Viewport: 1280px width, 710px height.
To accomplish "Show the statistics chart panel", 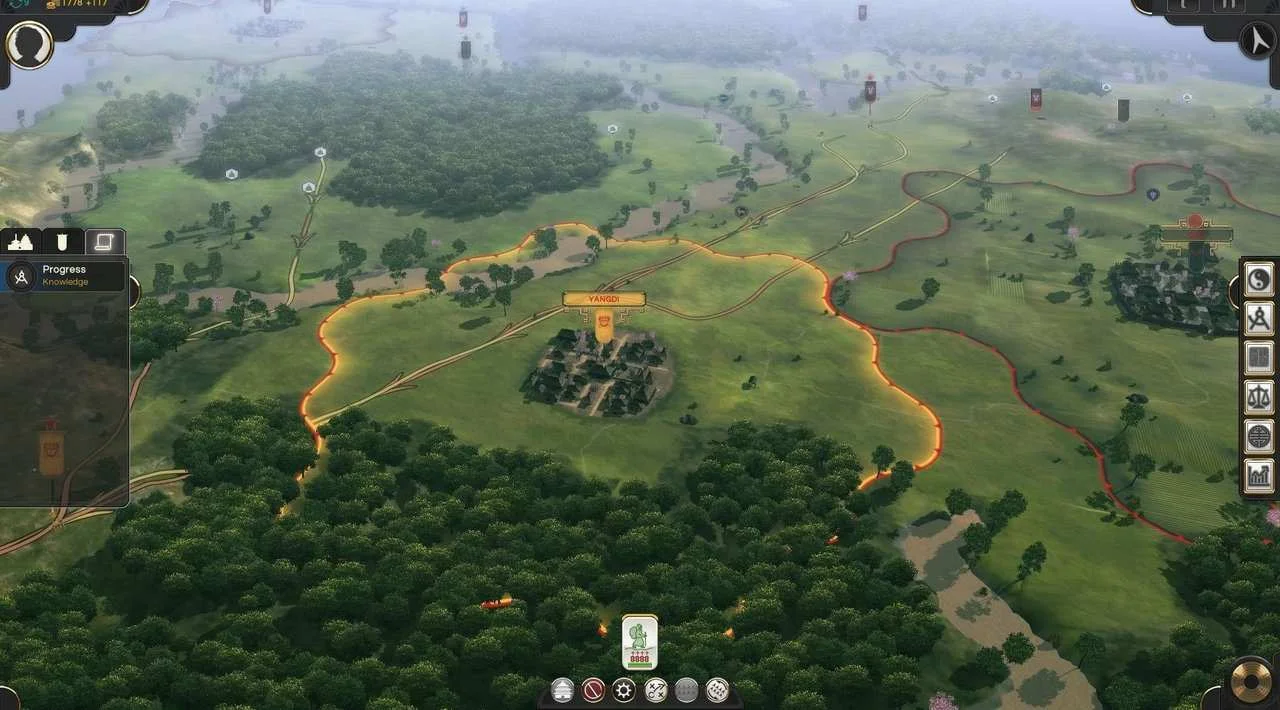I will click(1258, 476).
